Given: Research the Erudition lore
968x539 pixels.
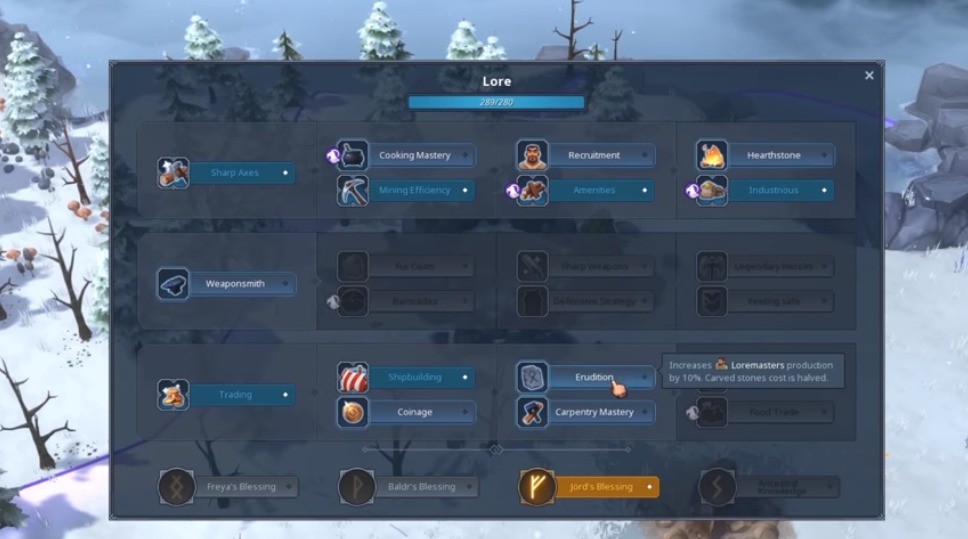Looking at the screenshot, I should click(x=594, y=378).
